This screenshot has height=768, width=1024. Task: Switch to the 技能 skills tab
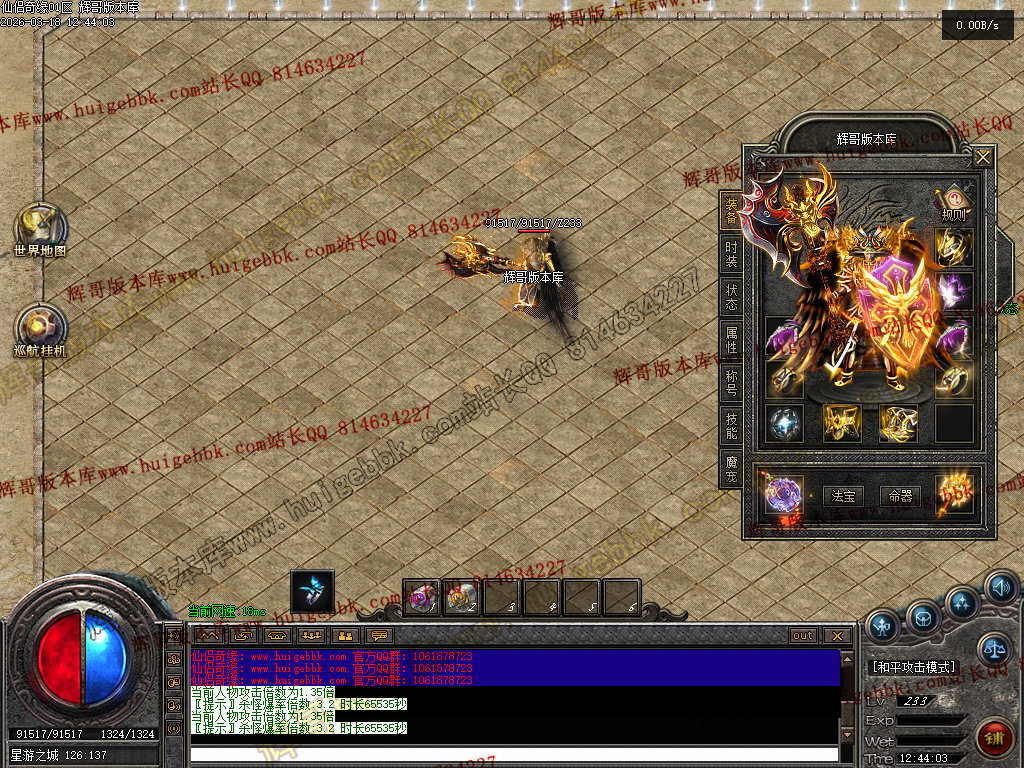click(x=732, y=425)
